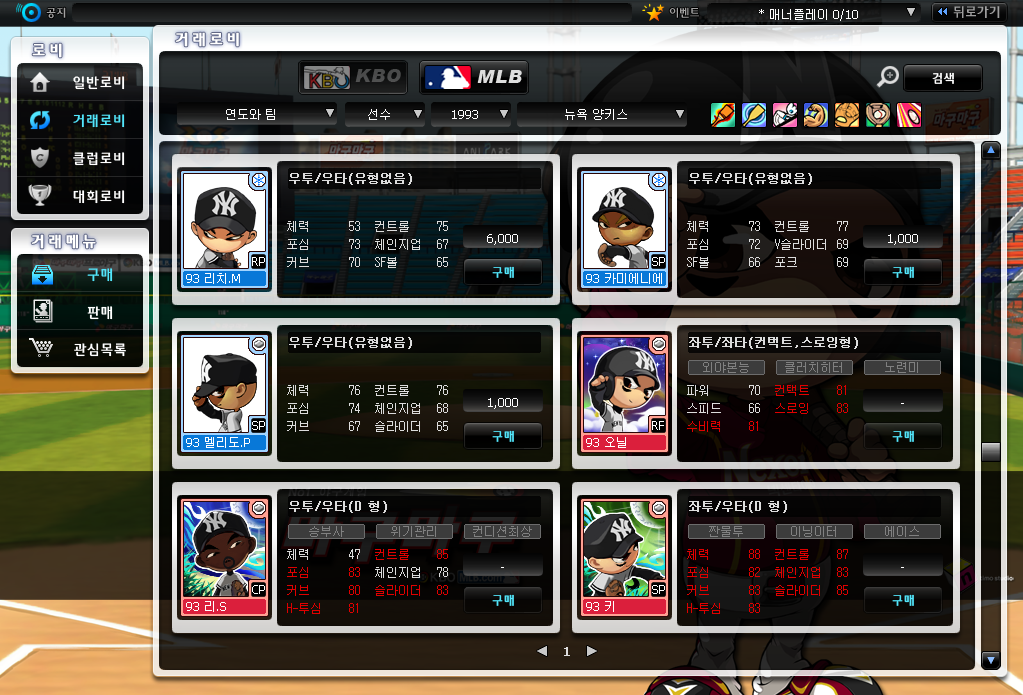Expand the 뉴욕 양키스 team dropdown
The image size is (1023, 695).
pyautogui.click(x=602, y=114)
